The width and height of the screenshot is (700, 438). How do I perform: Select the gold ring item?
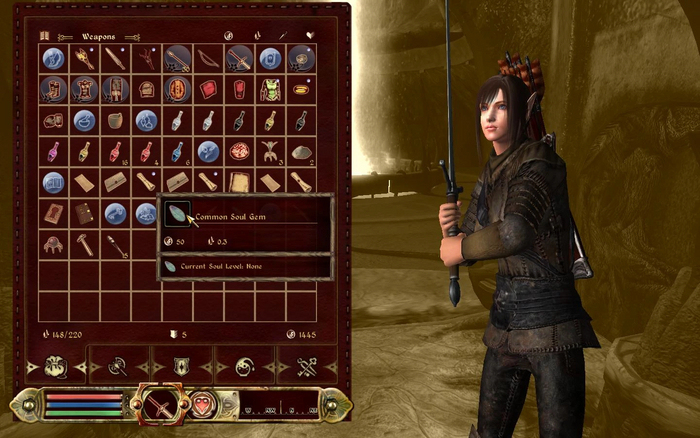click(x=301, y=90)
